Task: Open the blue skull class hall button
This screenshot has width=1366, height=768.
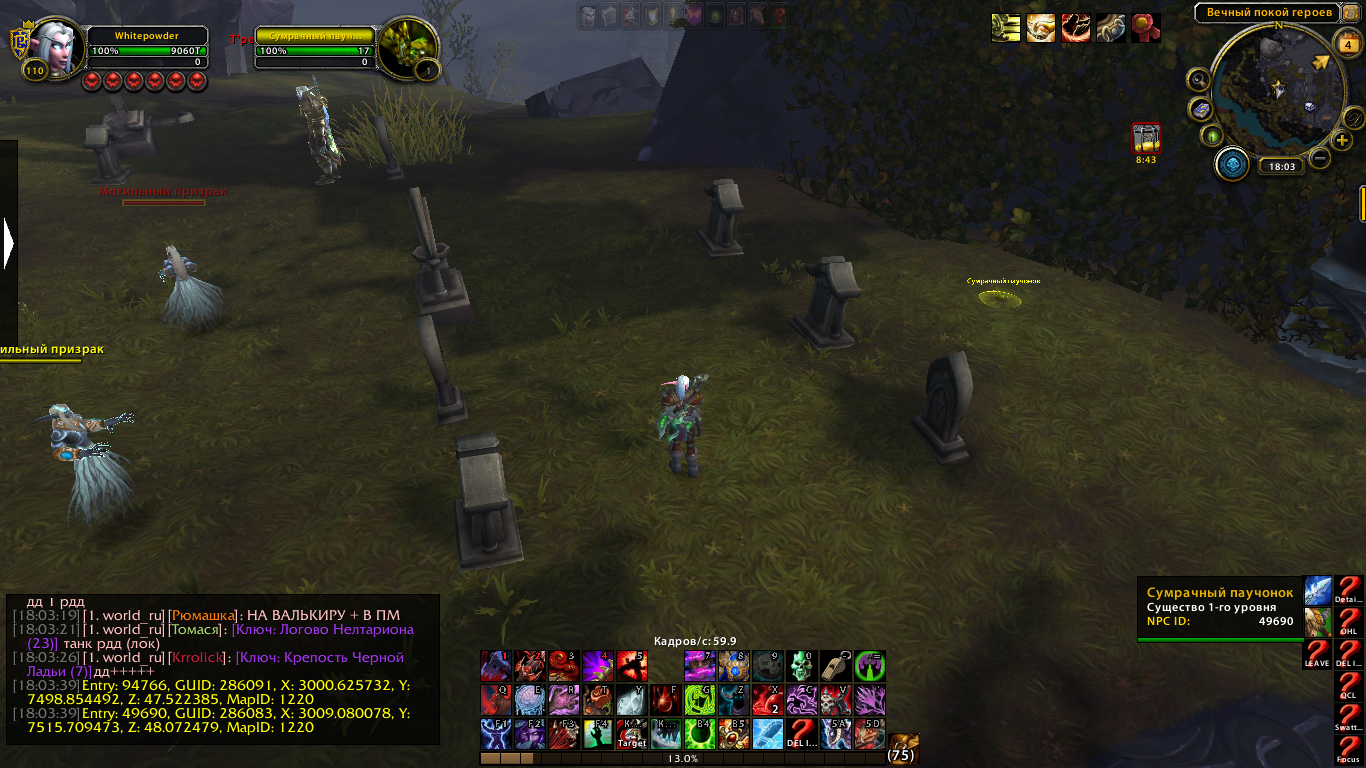Action: tap(1232, 164)
